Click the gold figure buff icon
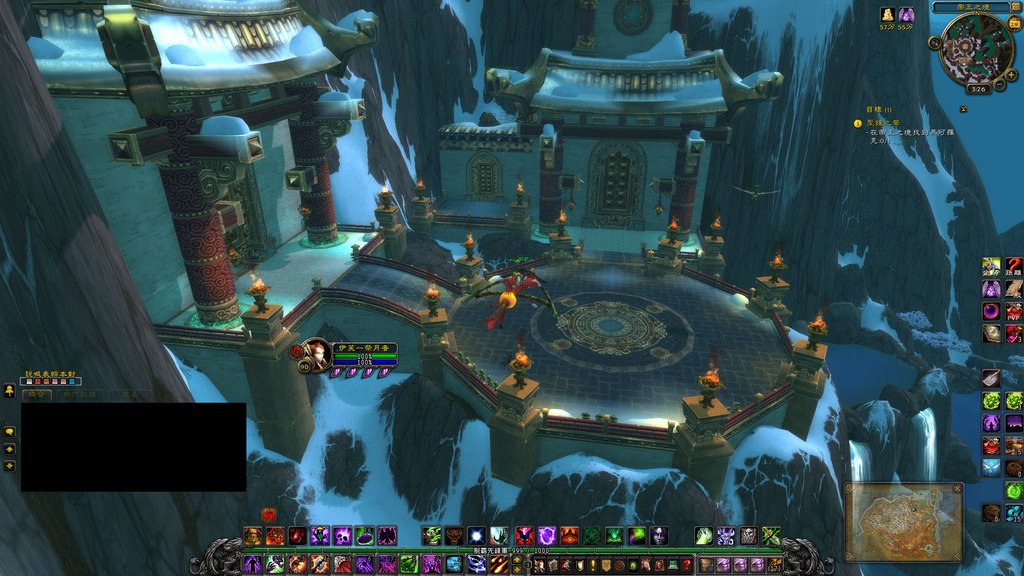Screen dimensions: 1024x576 click(x=887, y=15)
